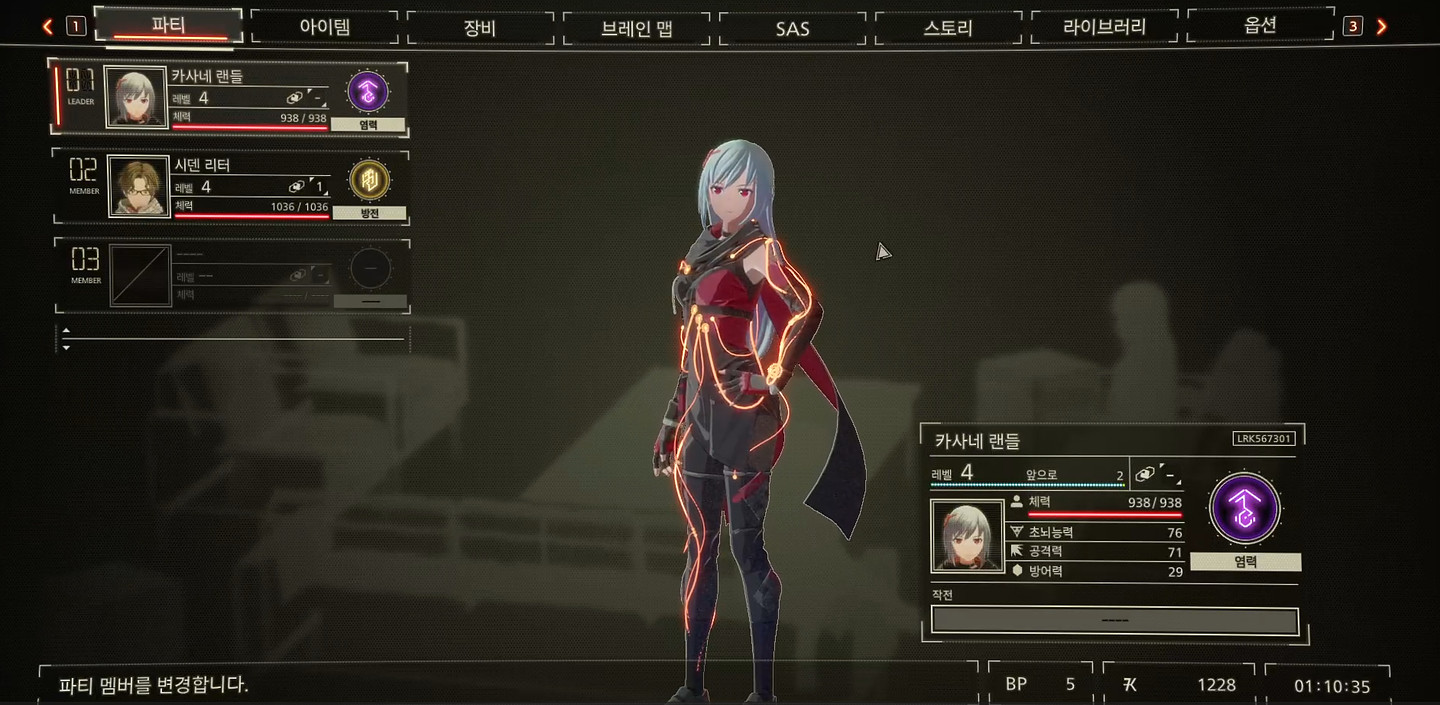
Task: Open the 장비 tab
Action: (x=480, y=27)
